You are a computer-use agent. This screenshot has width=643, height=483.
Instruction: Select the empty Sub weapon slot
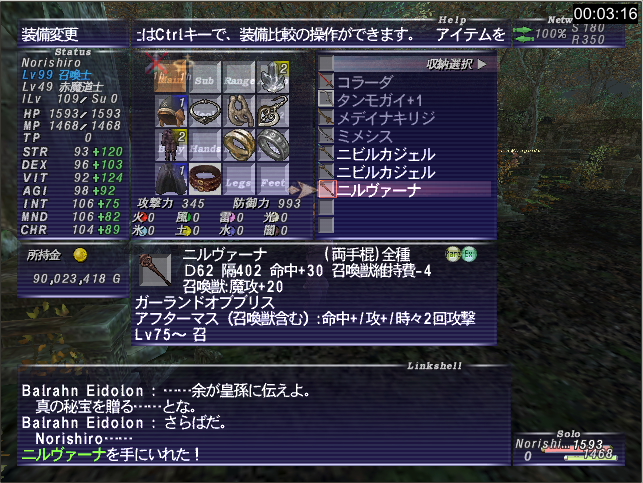[205, 78]
